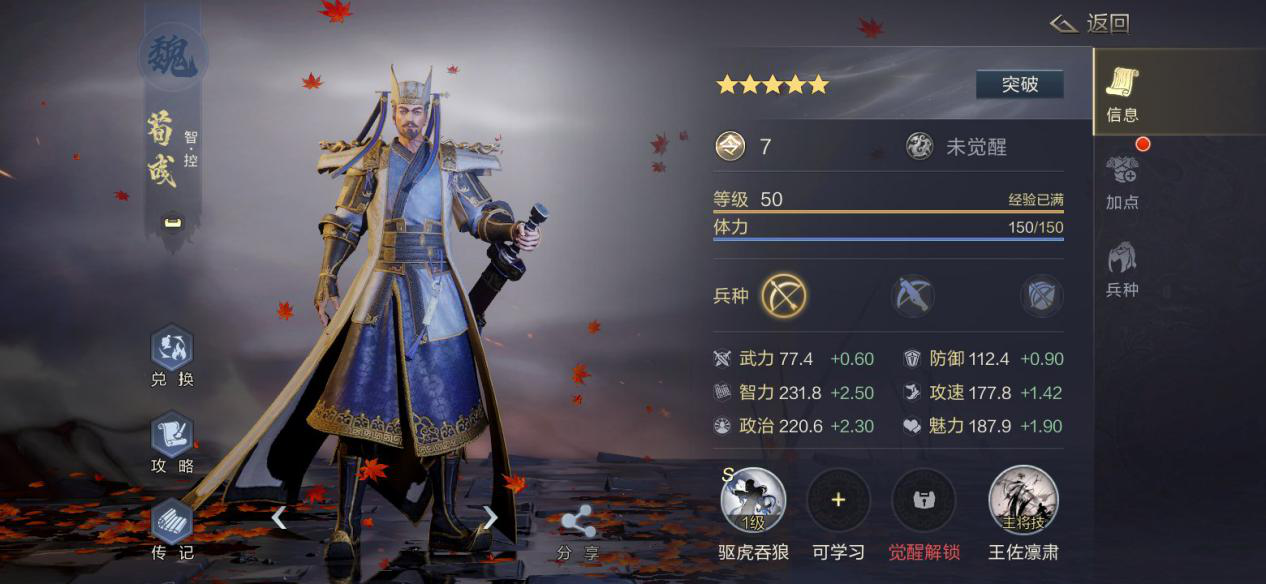Open the 可学习 learnable skill slot

838,499
